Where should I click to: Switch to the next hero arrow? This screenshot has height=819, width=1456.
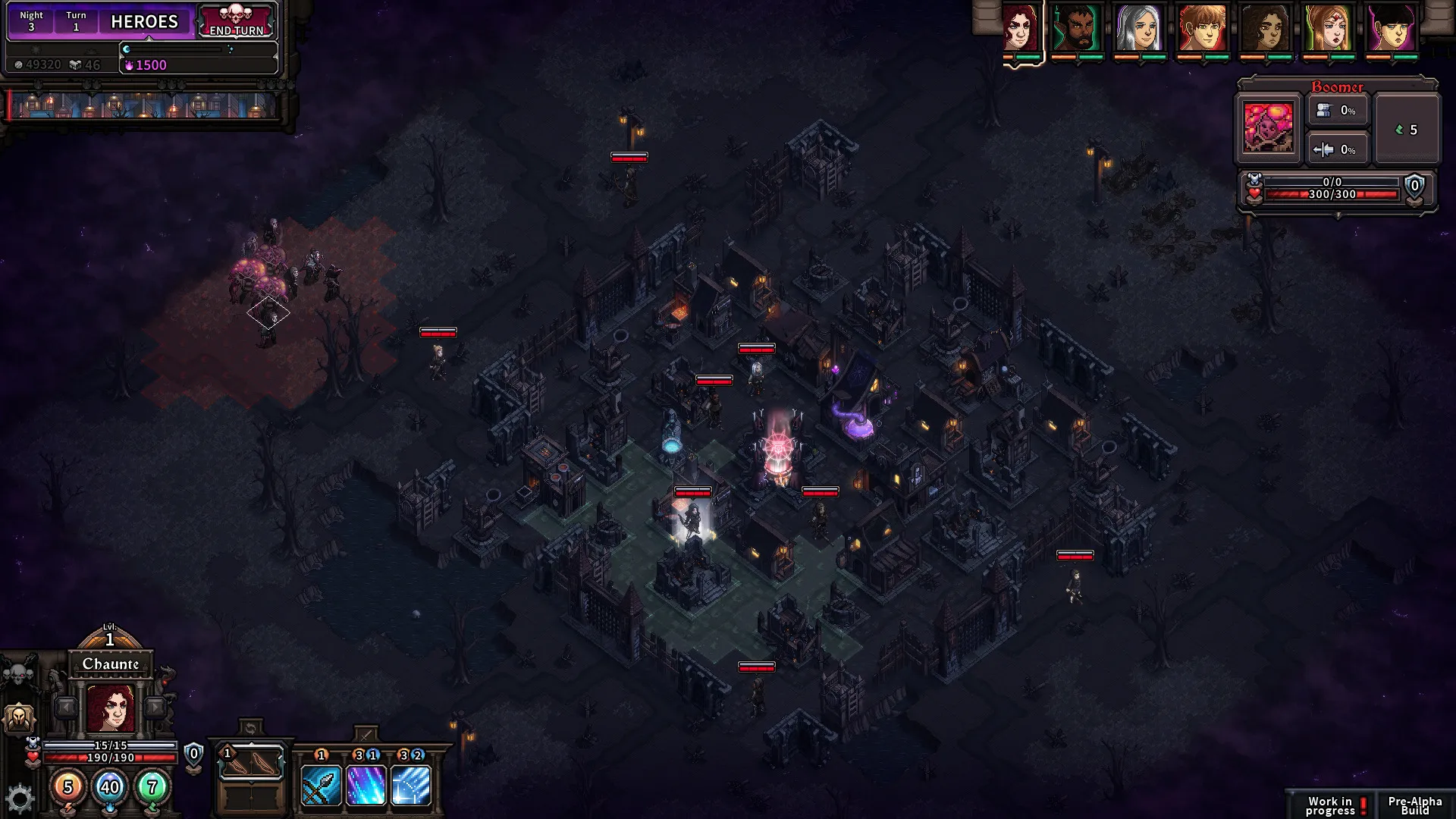pyautogui.click(x=155, y=708)
